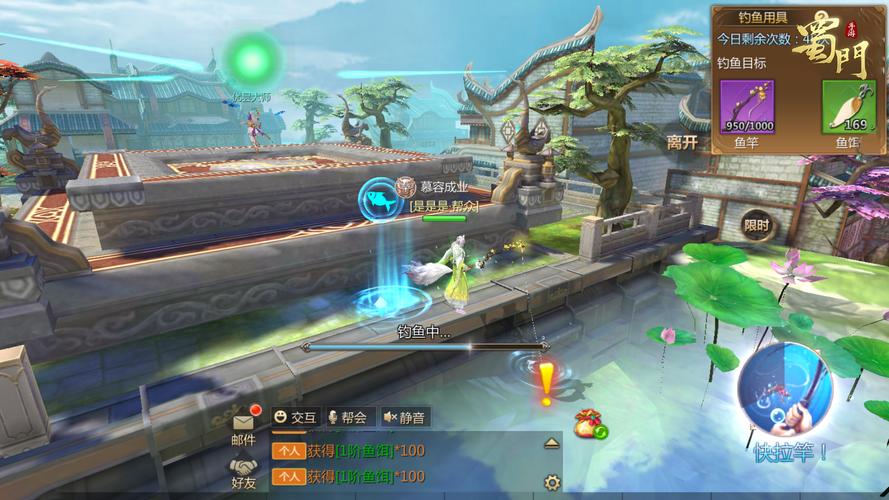Open the 好友 friends list
The height and width of the screenshot is (500, 889).
pyautogui.click(x=244, y=471)
